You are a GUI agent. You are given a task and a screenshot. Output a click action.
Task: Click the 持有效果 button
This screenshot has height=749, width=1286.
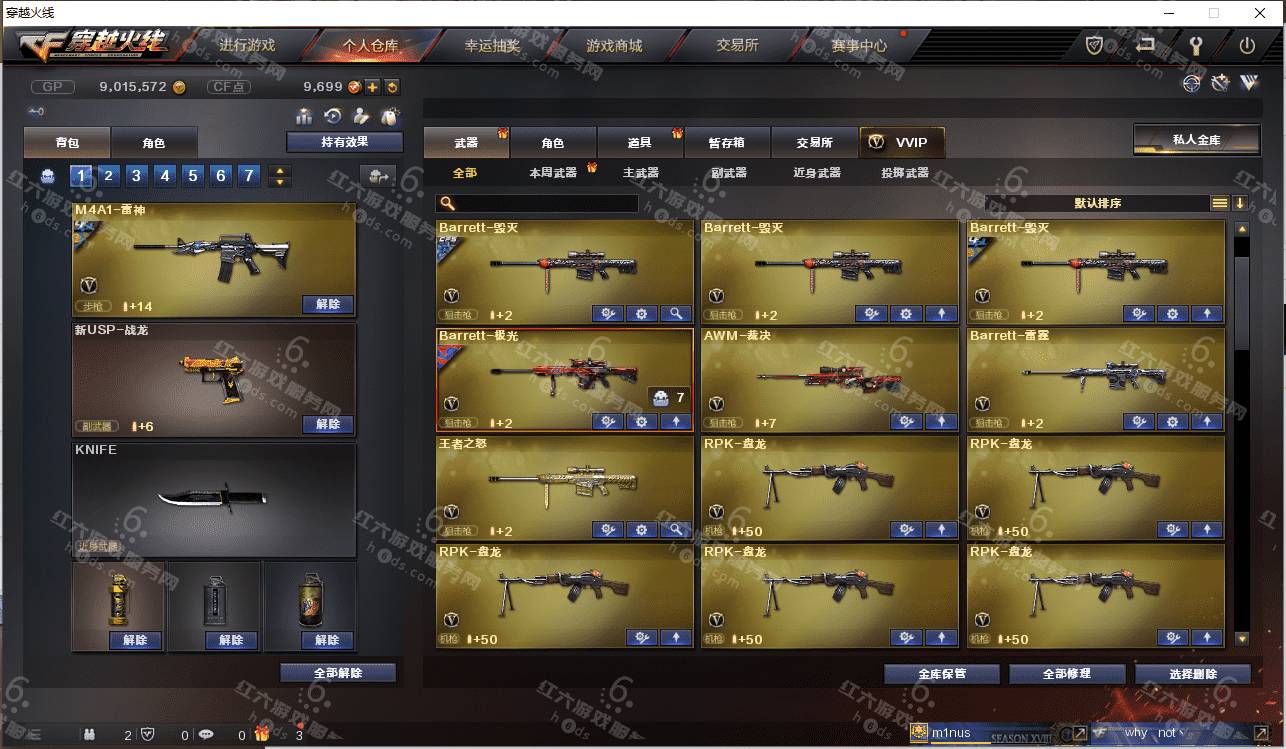(344, 142)
